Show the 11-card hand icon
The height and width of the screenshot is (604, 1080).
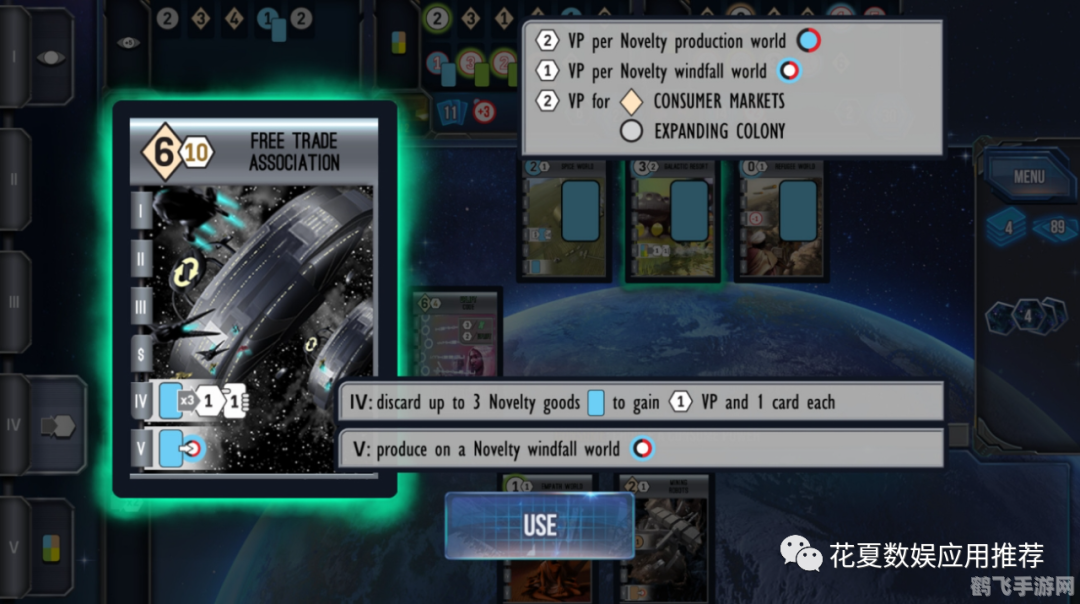coord(450,112)
